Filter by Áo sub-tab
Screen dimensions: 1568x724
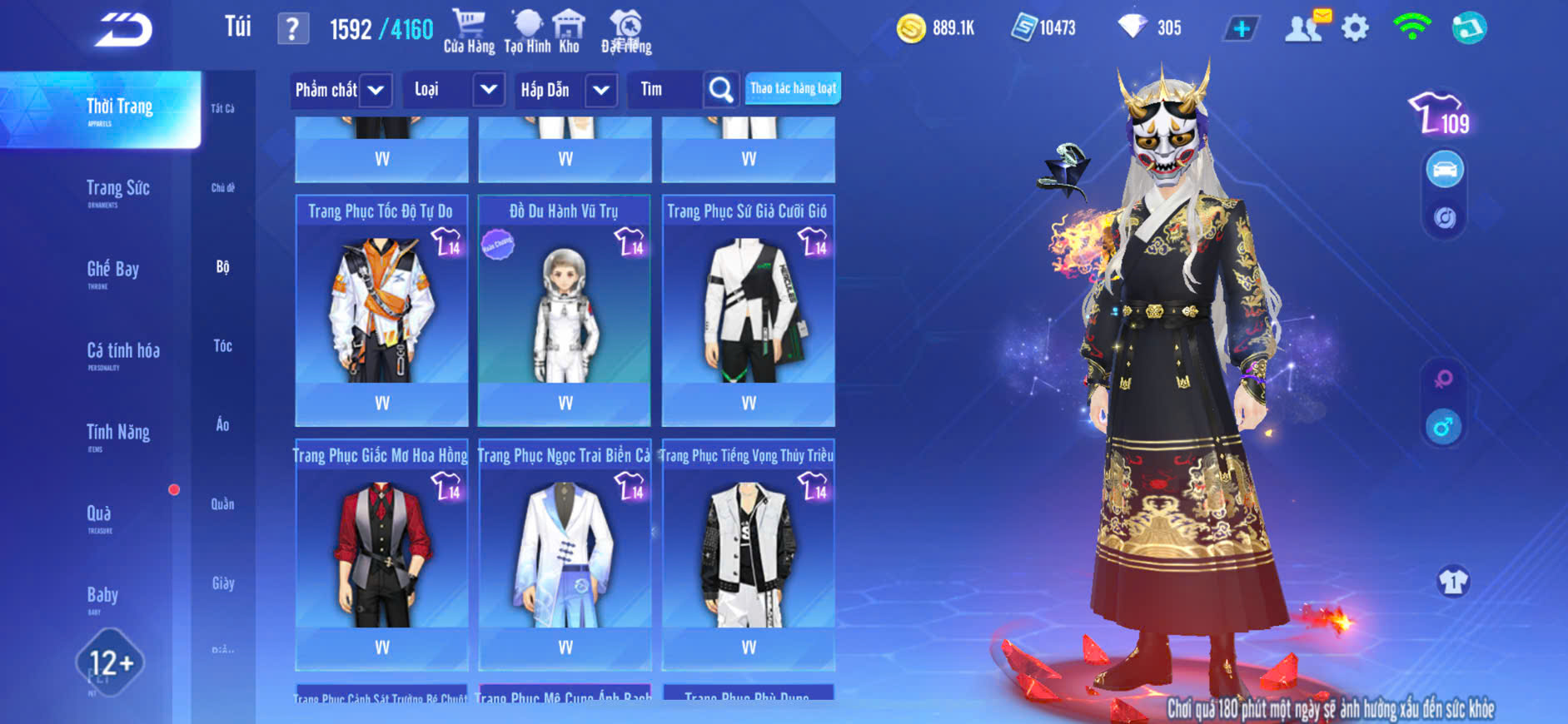click(222, 424)
